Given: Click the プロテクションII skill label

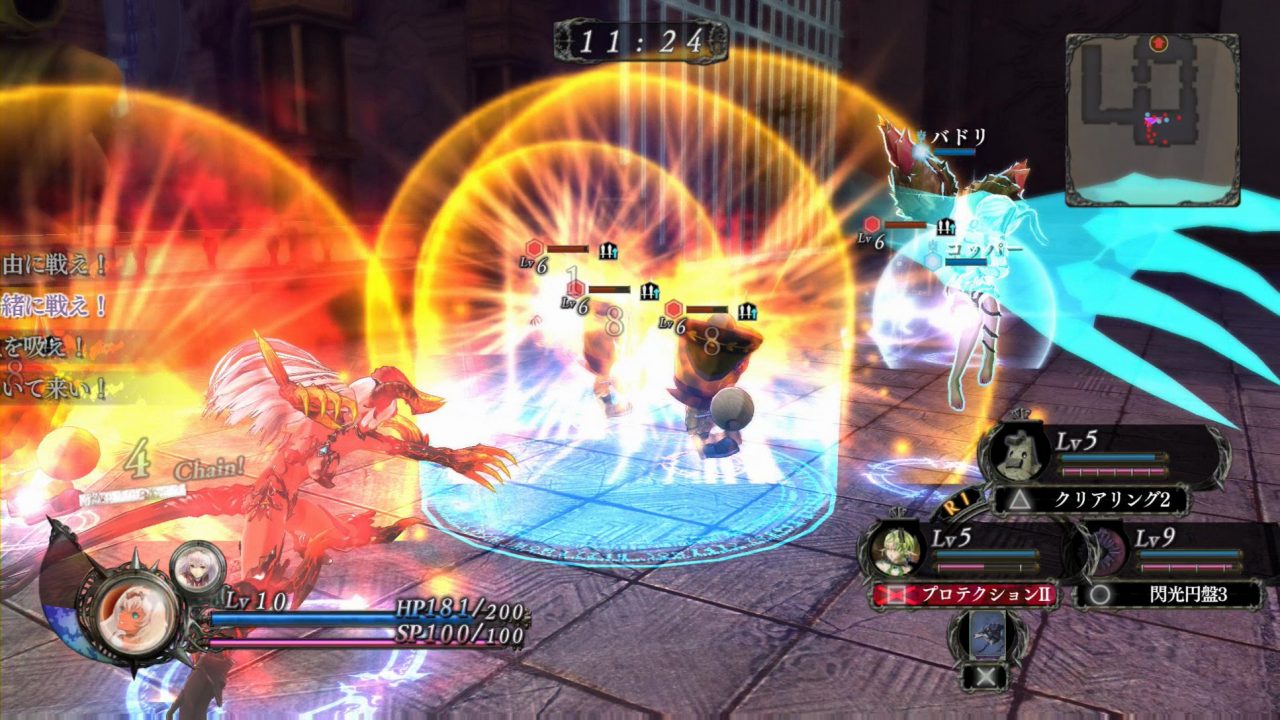Looking at the screenshot, I should [x=989, y=591].
